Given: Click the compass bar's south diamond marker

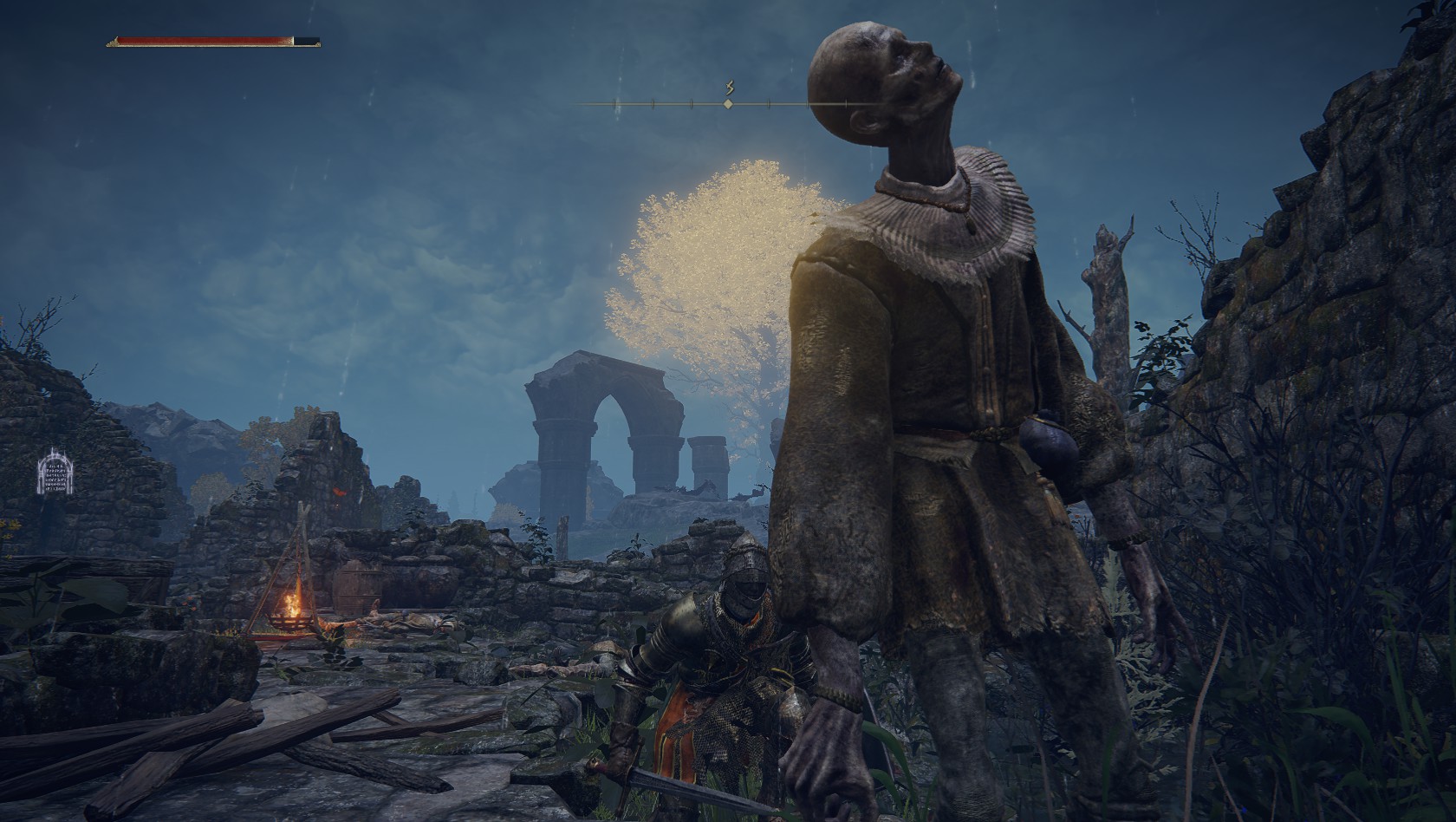Looking at the screenshot, I should pos(728,104).
